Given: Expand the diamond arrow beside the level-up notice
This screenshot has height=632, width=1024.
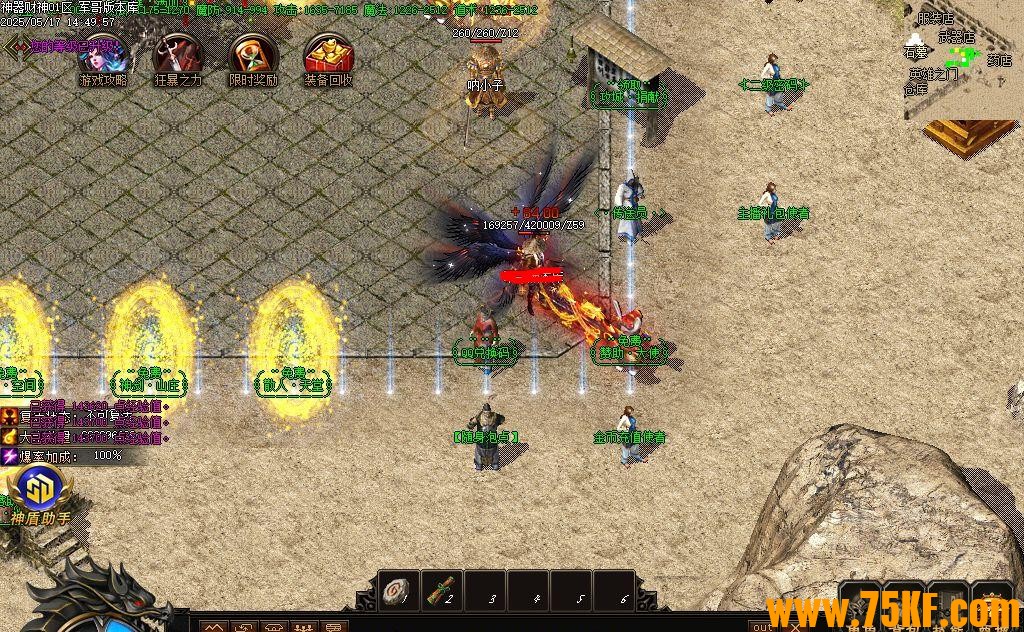Looking at the screenshot, I should click(15, 47).
